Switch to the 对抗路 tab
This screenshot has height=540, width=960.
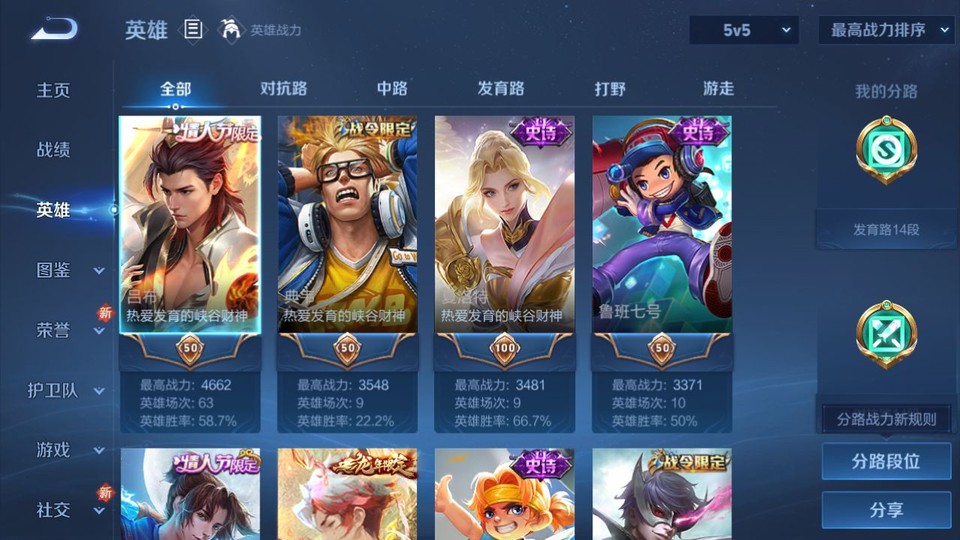pos(283,88)
